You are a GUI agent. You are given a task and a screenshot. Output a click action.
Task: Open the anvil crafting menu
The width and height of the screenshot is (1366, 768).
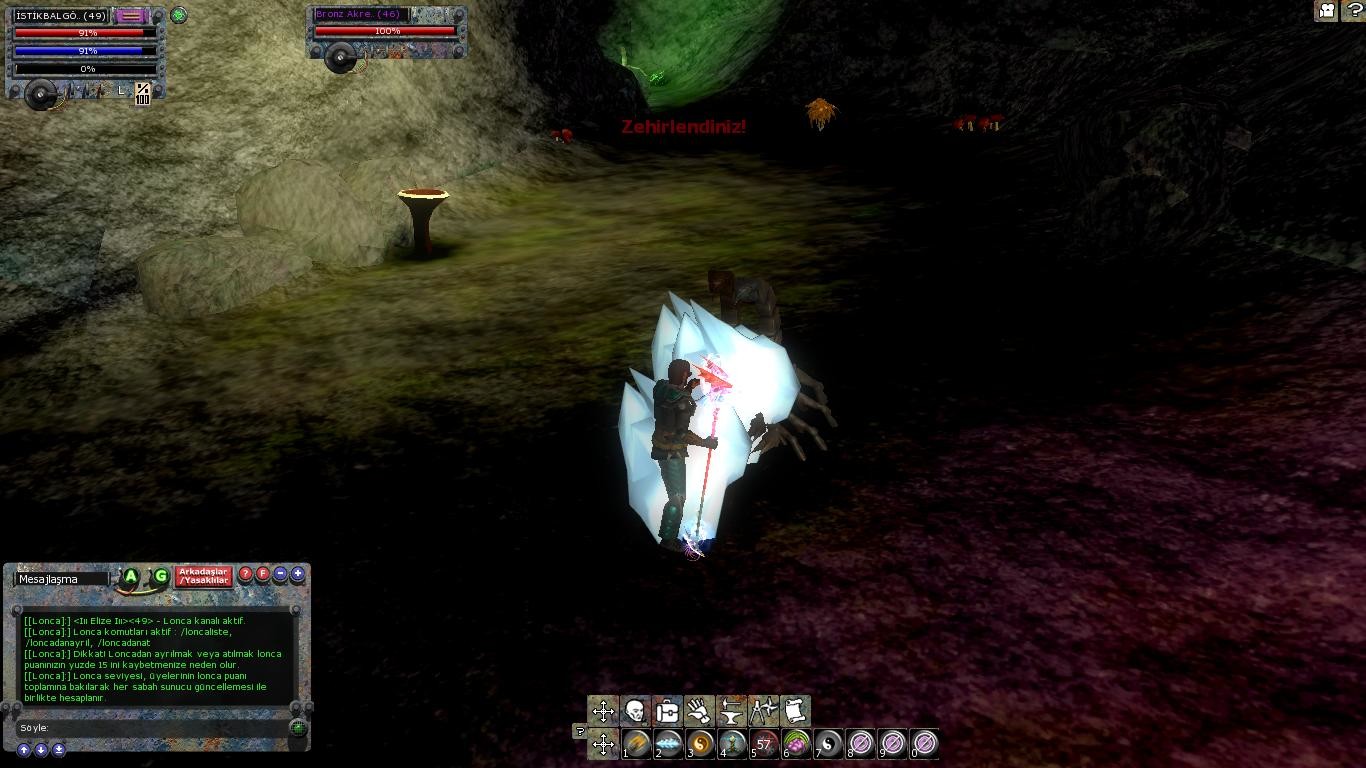click(731, 711)
